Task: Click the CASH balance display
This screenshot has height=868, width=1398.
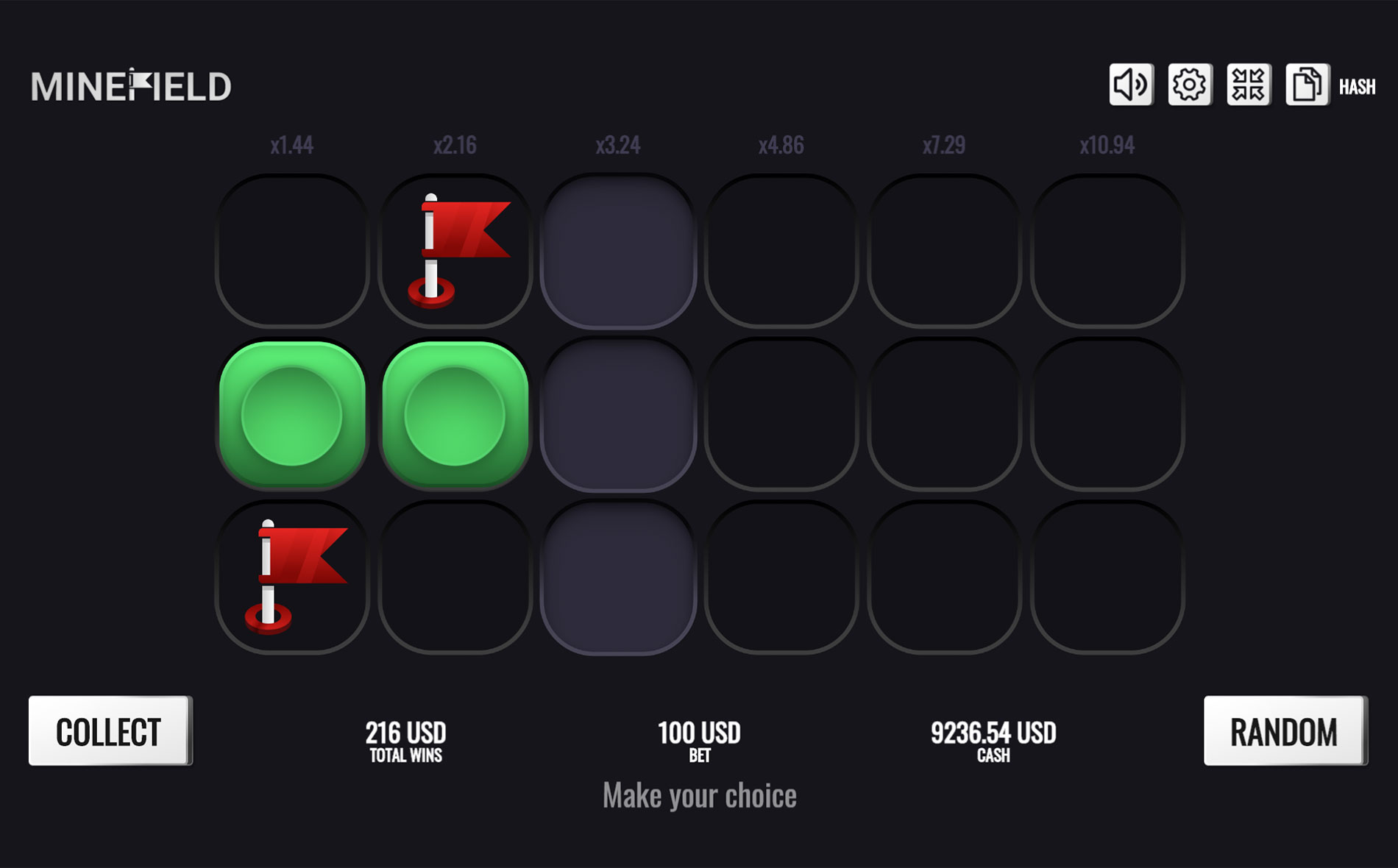Action: coord(993,739)
